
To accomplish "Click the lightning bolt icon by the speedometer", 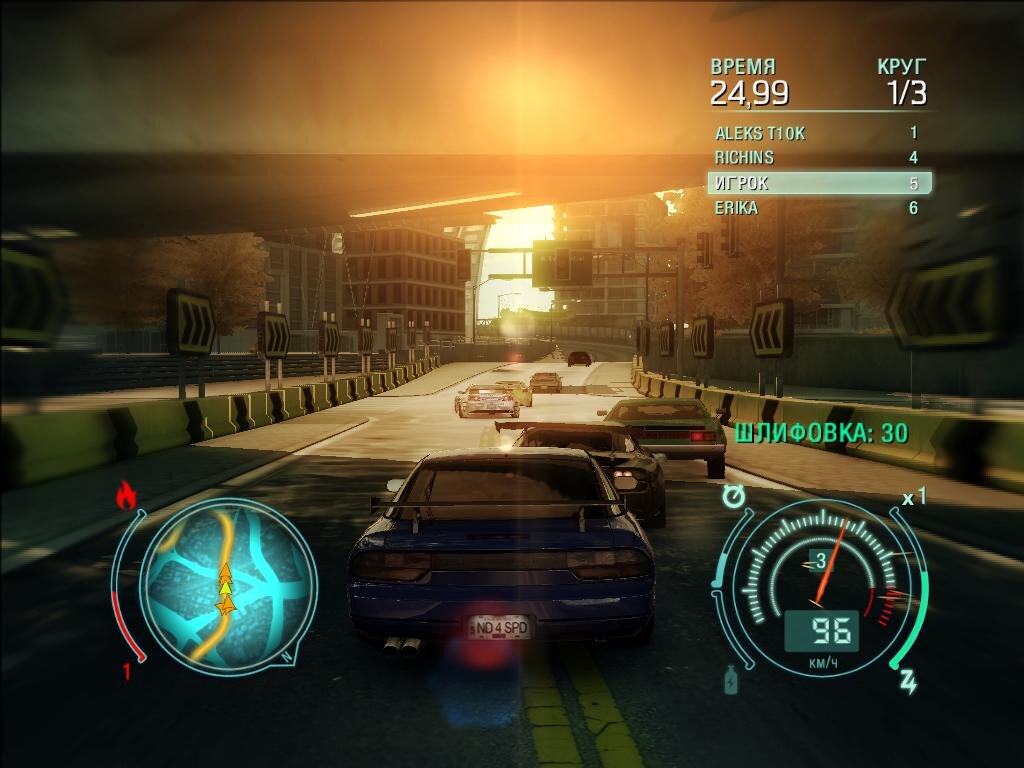I will point(909,682).
